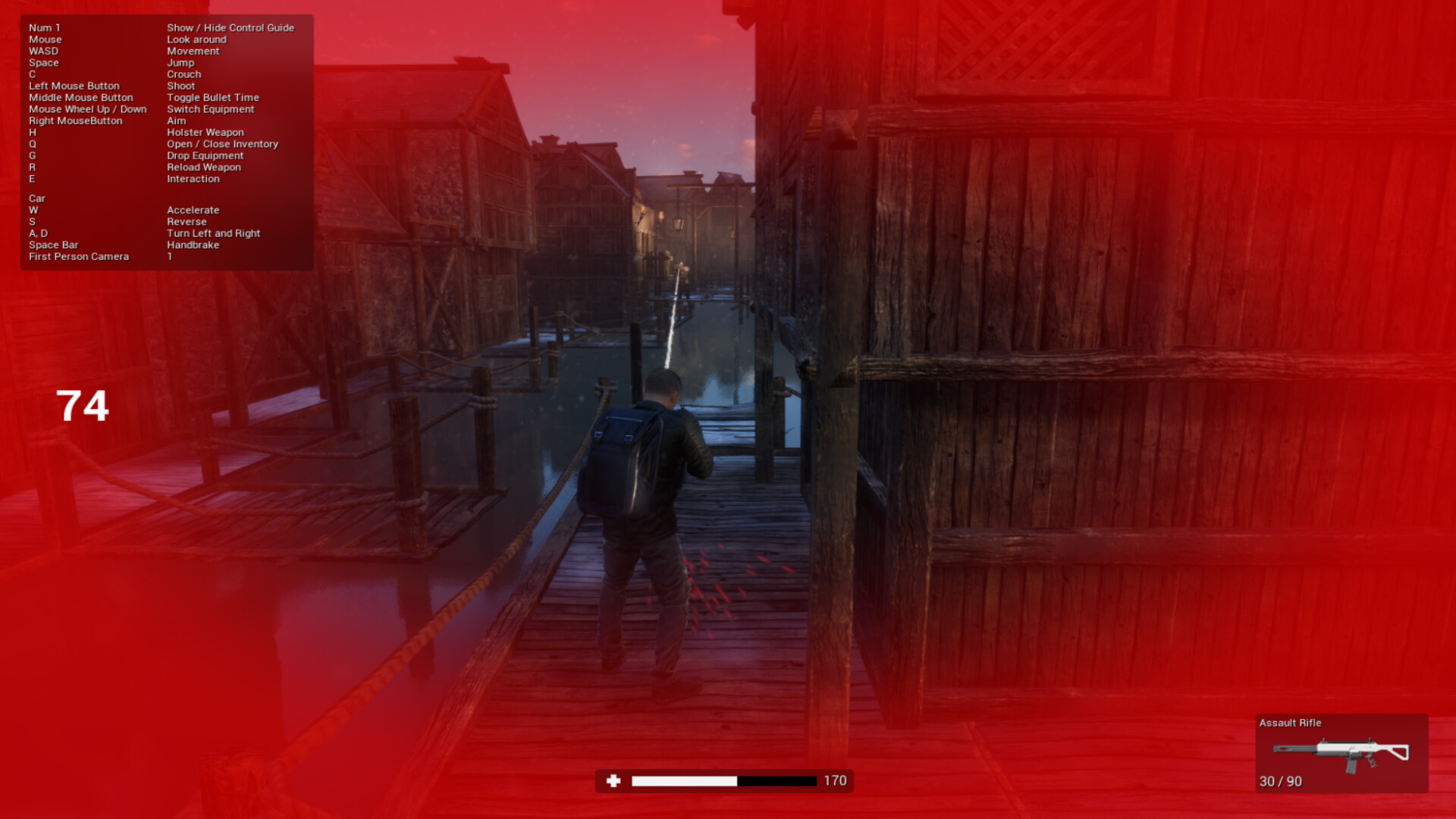Select the First Person Camera entry
The width and height of the screenshot is (1456, 819).
(79, 256)
